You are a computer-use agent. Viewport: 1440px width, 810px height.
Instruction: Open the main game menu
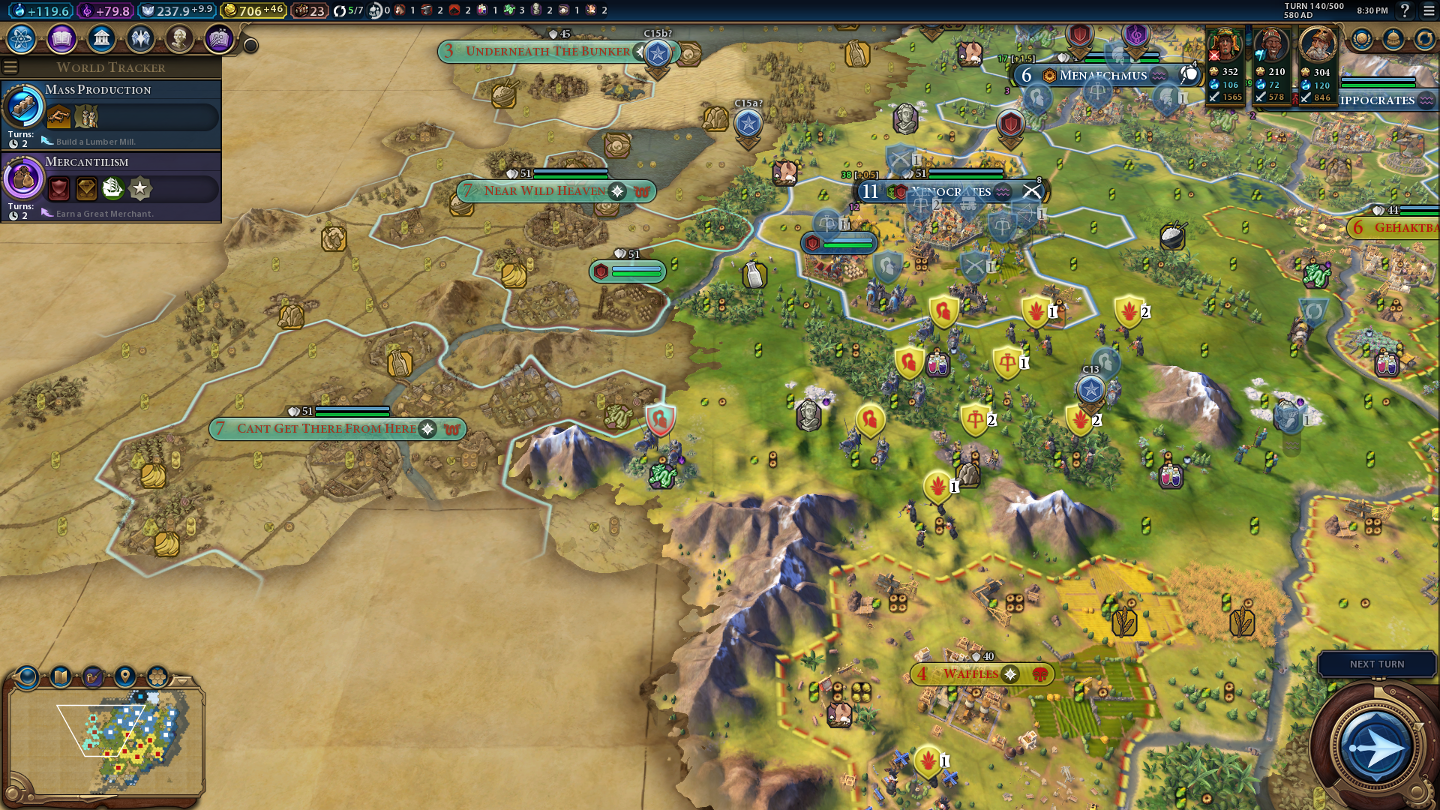point(1428,10)
